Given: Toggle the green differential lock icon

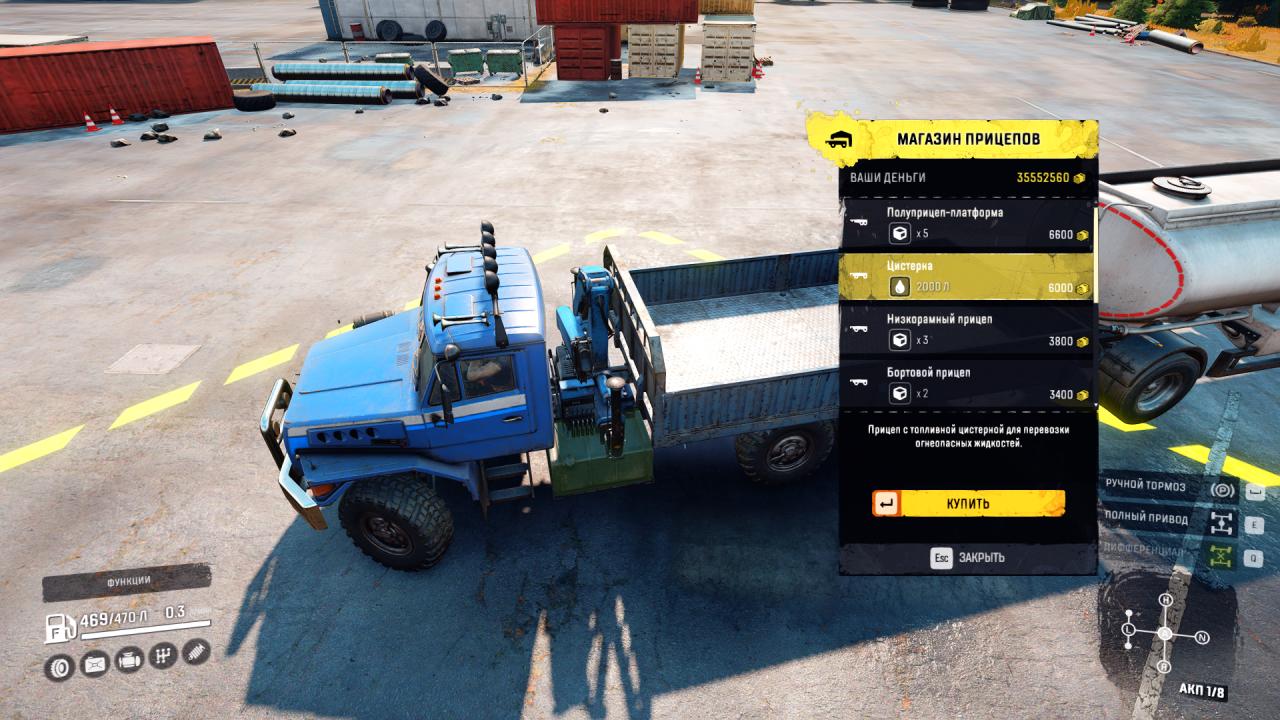Looking at the screenshot, I should point(1222,556).
